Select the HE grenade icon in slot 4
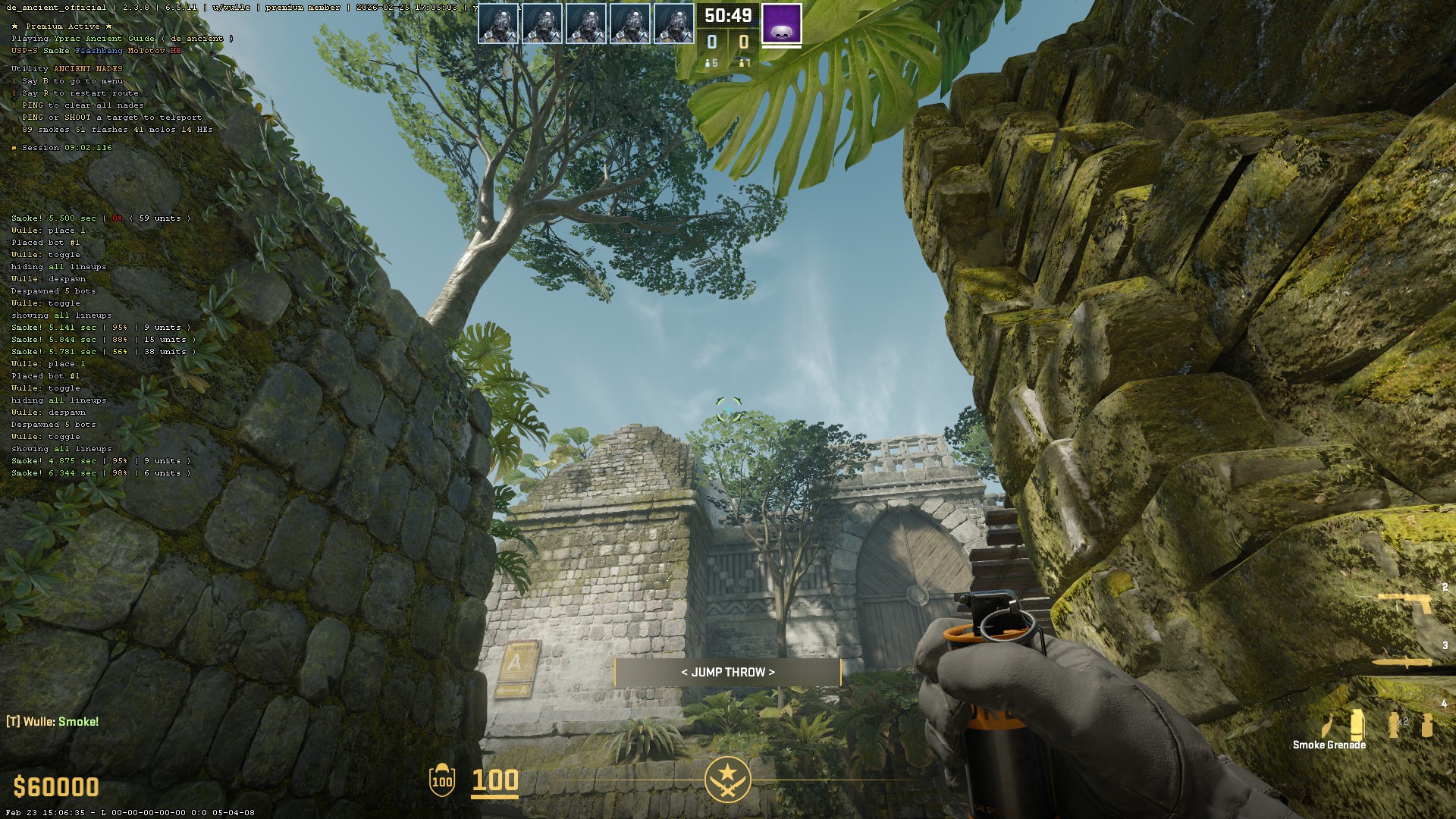The height and width of the screenshot is (819, 1456). tap(1426, 724)
